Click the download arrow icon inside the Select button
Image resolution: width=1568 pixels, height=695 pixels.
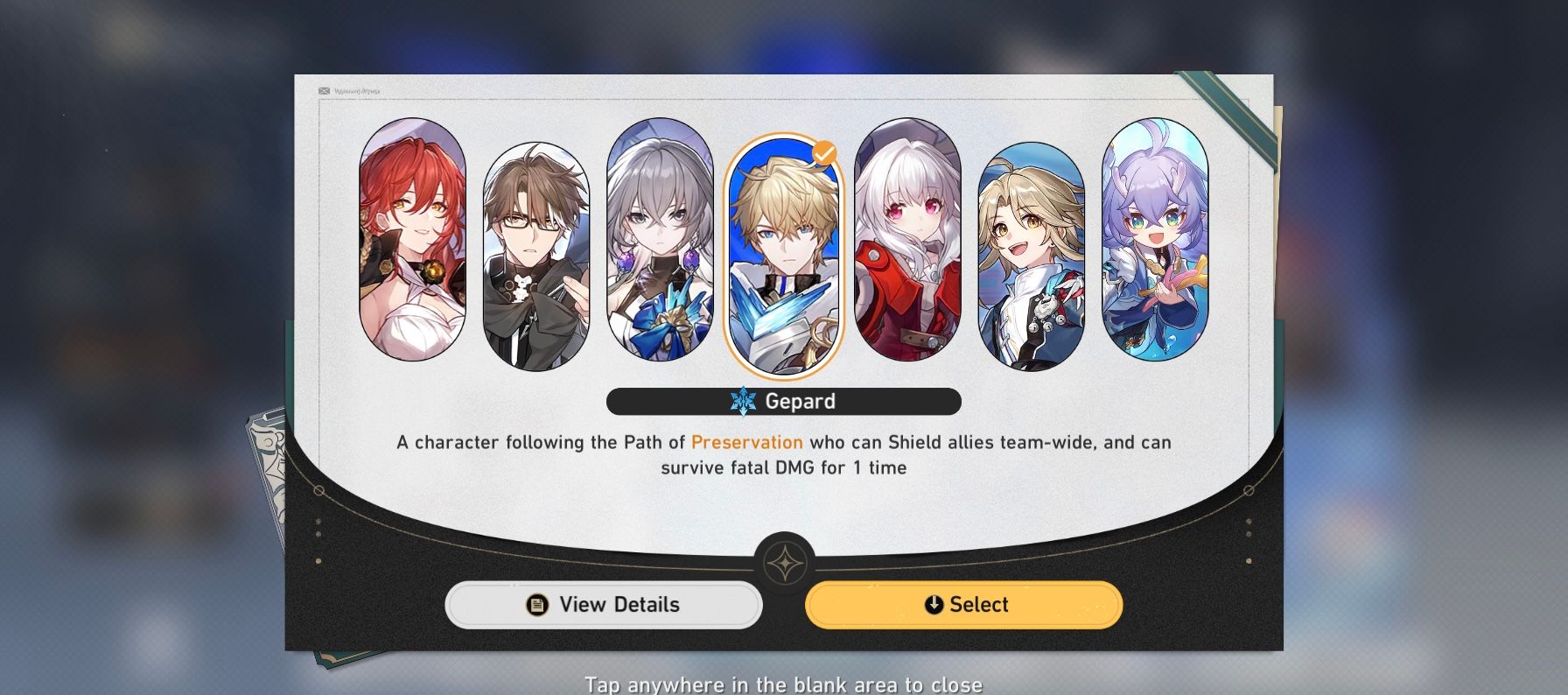point(933,604)
